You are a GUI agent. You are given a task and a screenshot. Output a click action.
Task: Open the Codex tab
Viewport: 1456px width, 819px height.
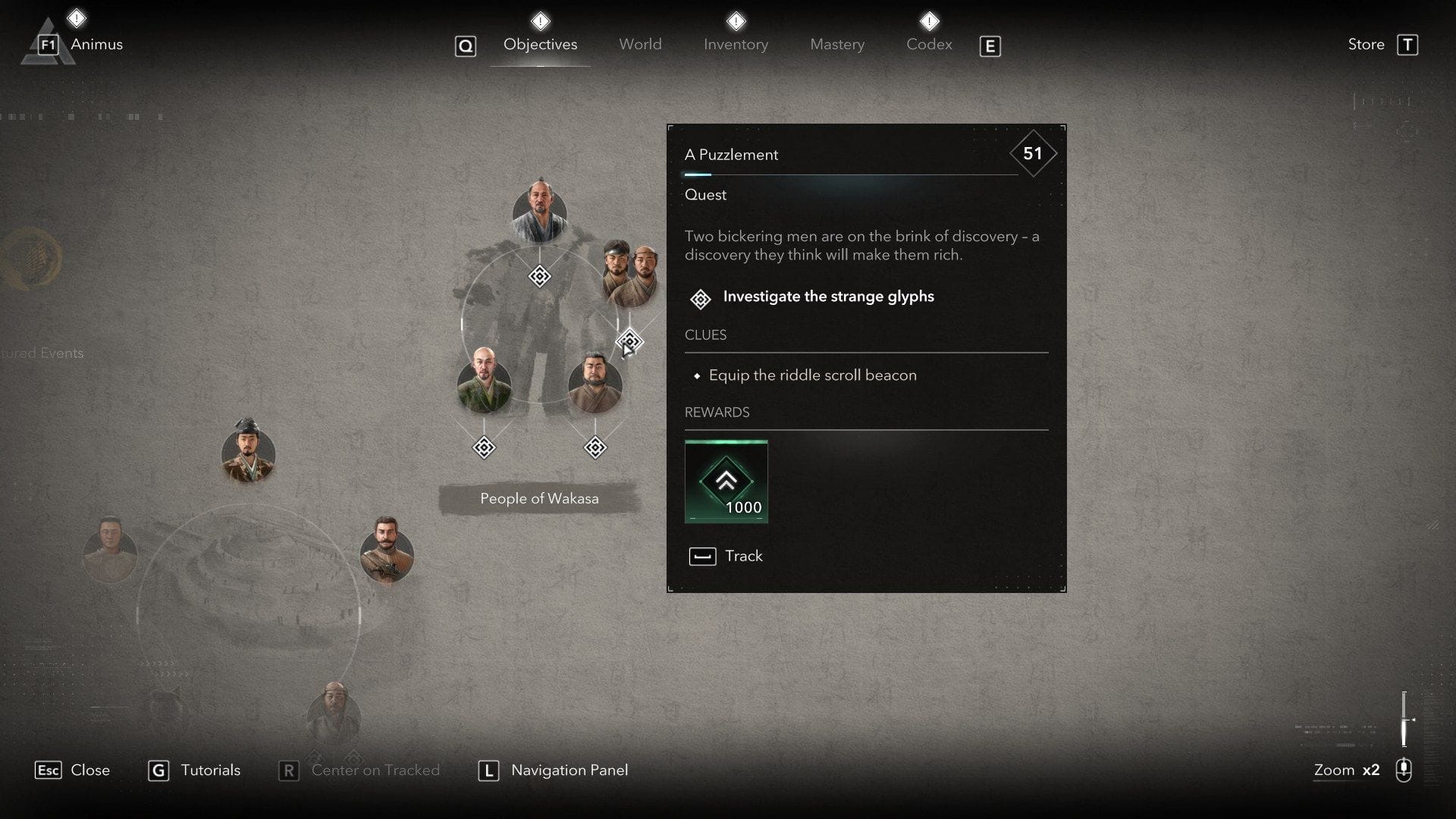928,44
